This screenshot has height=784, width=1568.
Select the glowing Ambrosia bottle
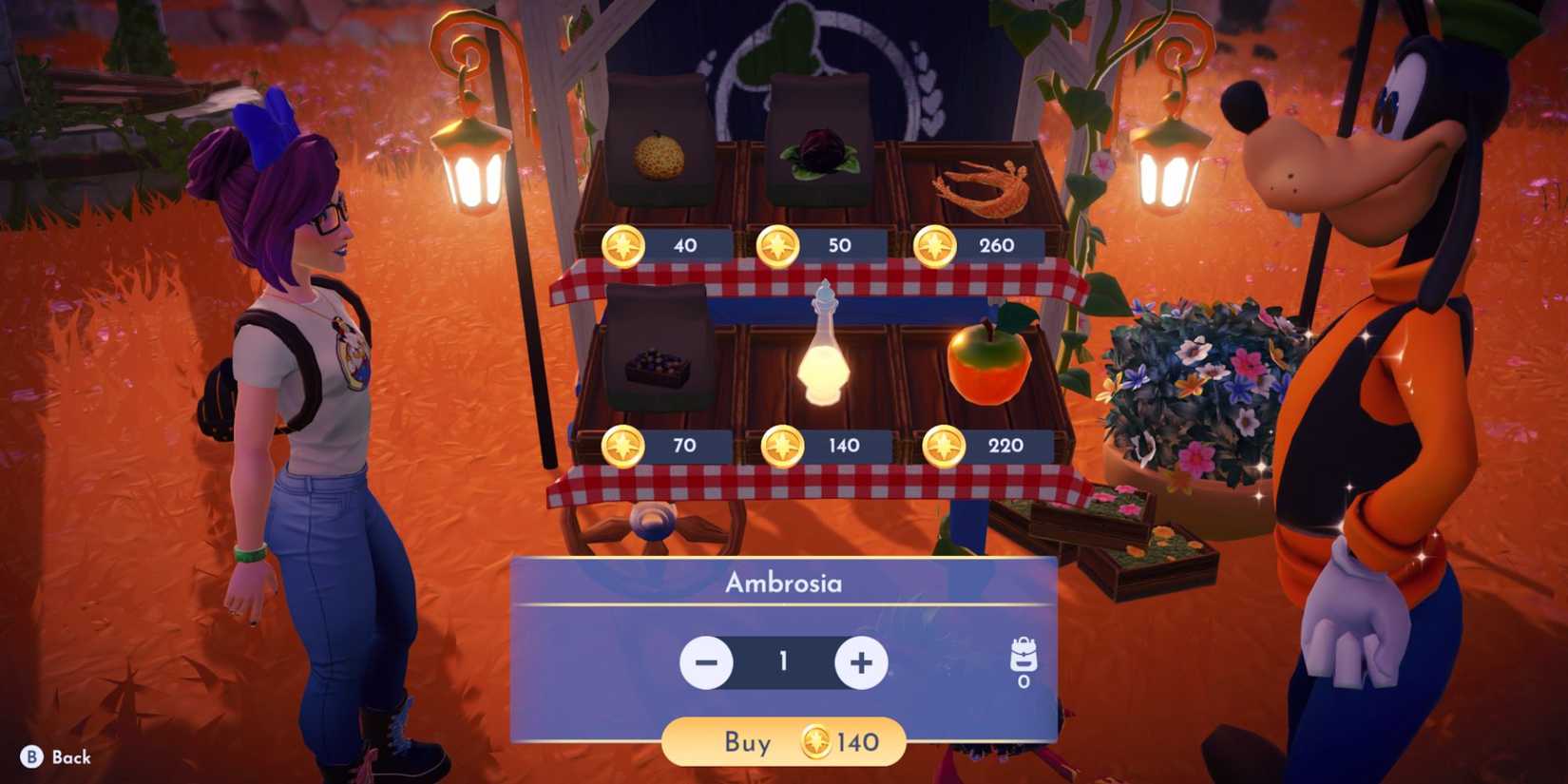(825, 352)
